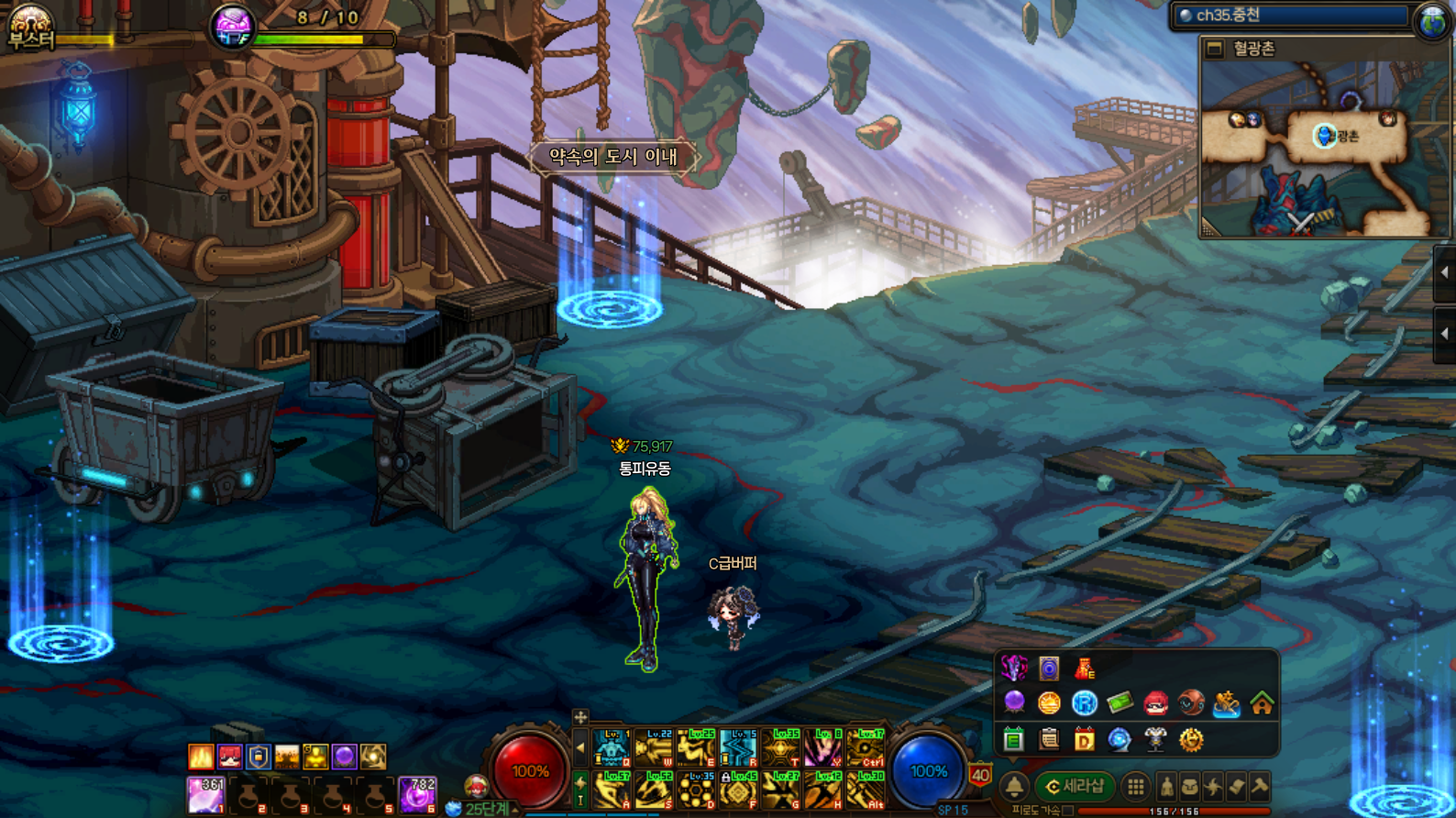Open the character info silhouette icon
The image size is (1456, 818).
tap(1166, 786)
